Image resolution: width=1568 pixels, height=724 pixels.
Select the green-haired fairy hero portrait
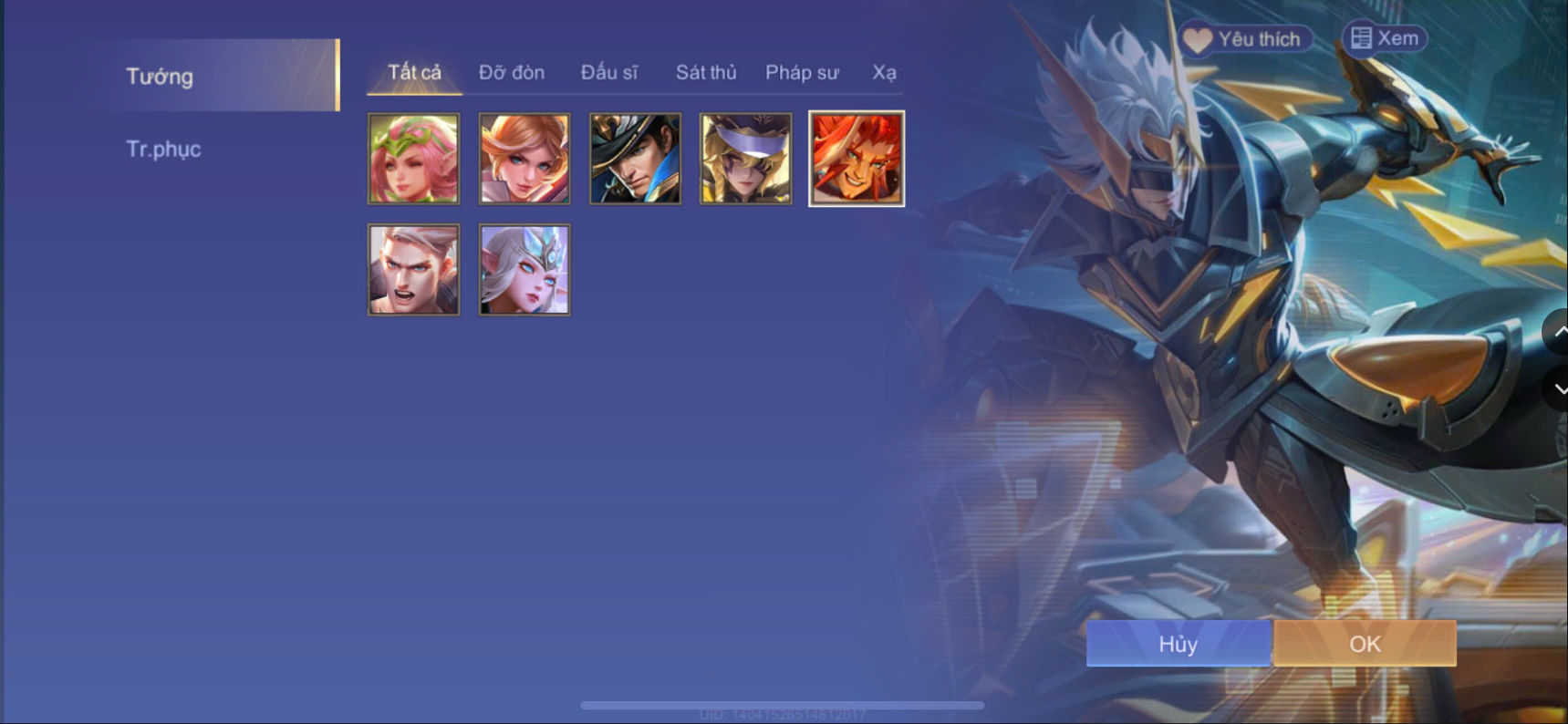coord(413,158)
